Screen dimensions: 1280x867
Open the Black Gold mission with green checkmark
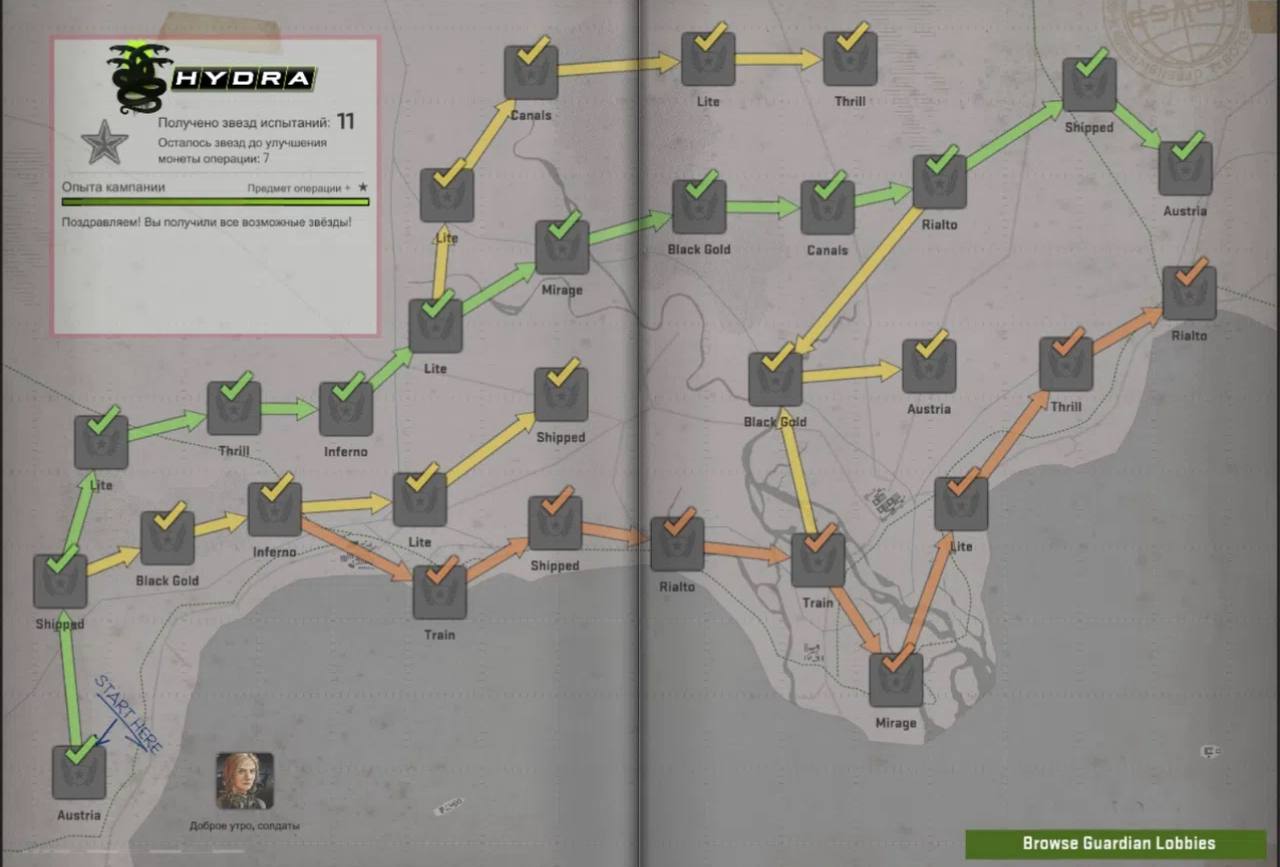pyautogui.click(x=699, y=207)
